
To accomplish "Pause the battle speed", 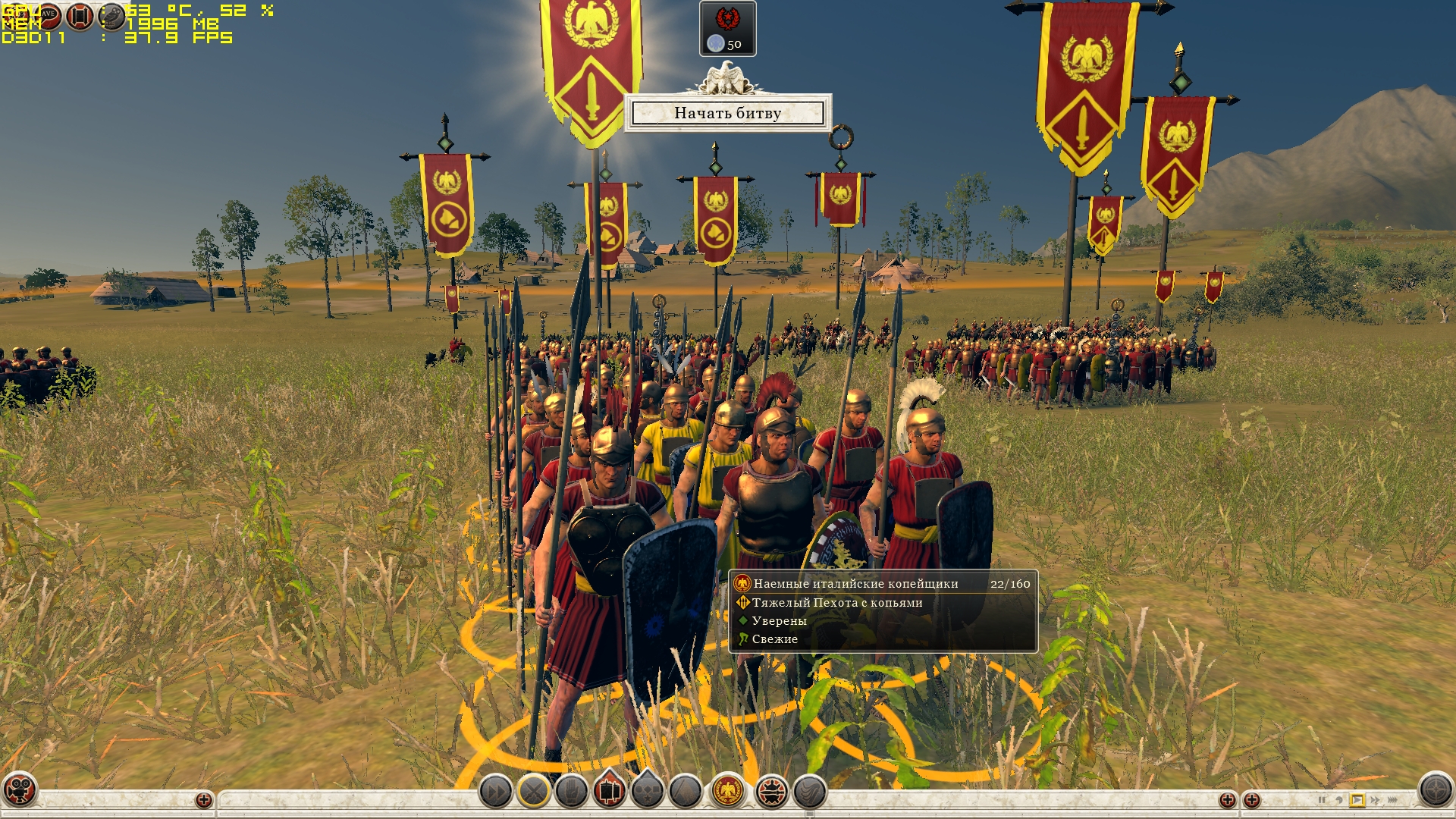I will coord(1322,800).
